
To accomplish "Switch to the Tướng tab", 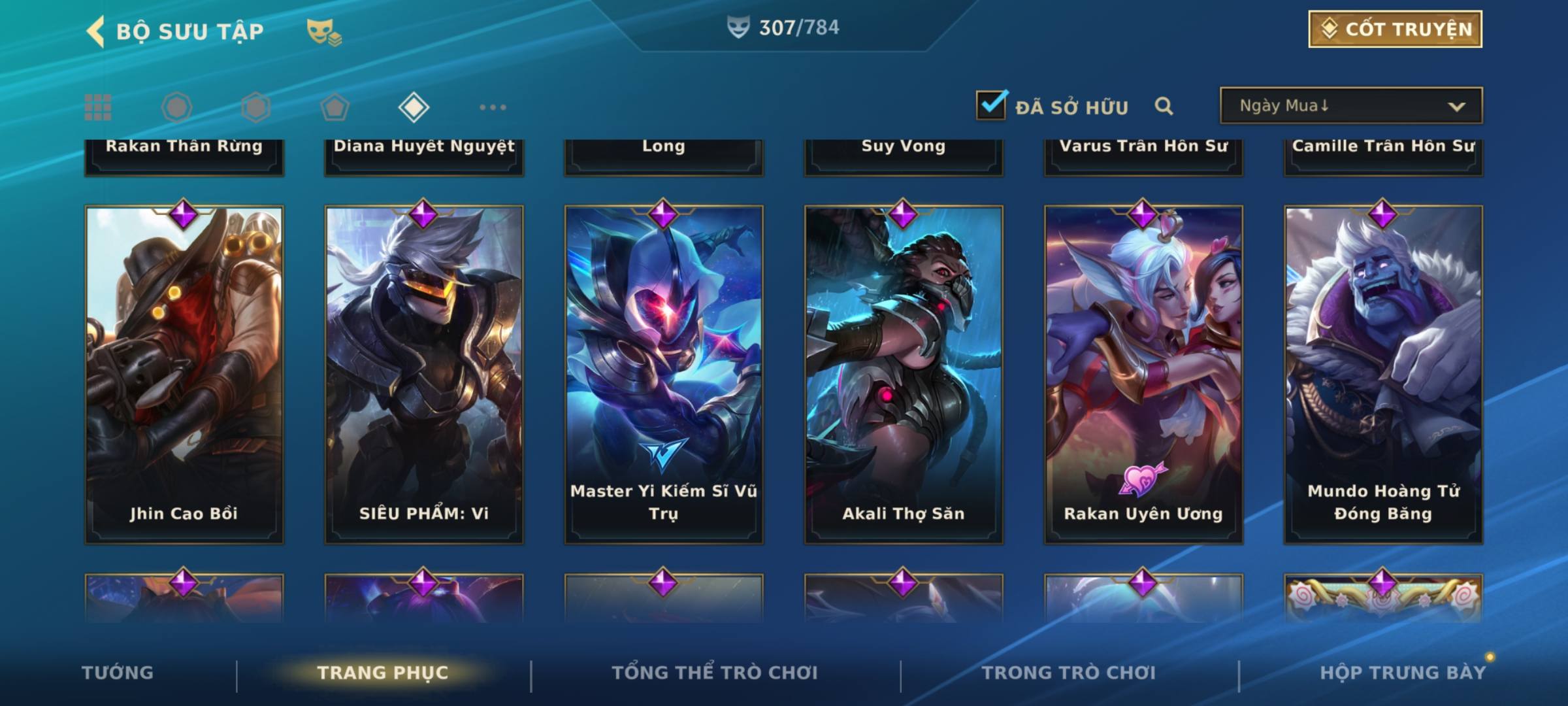I will (118, 673).
